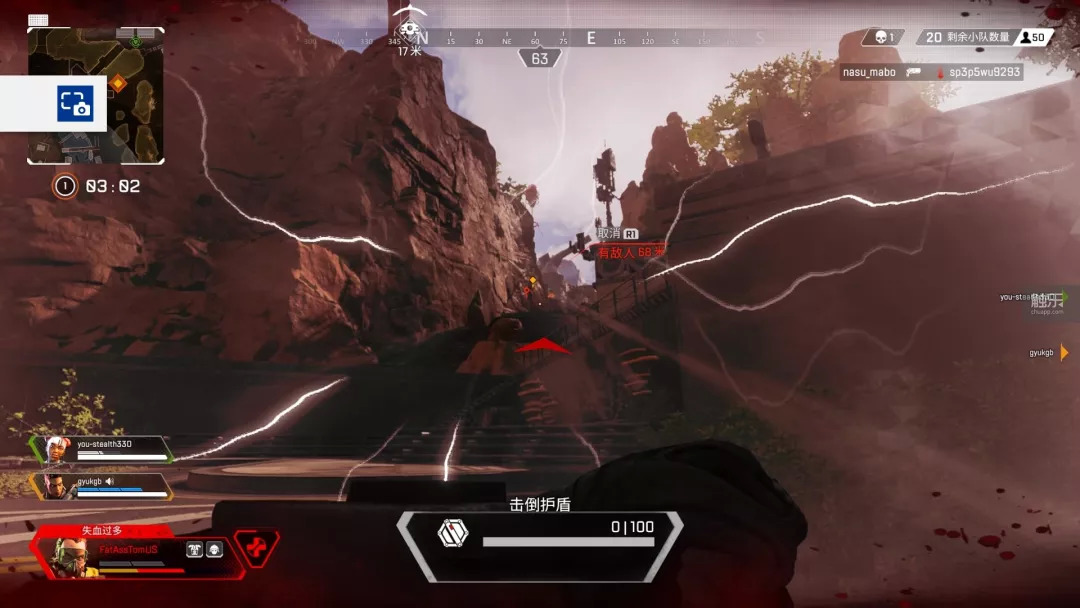Click the helmet status icon beside FatAssTomUS
Image resolution: width=1080 pixels, height=608 pixels.
pos(214,549)
